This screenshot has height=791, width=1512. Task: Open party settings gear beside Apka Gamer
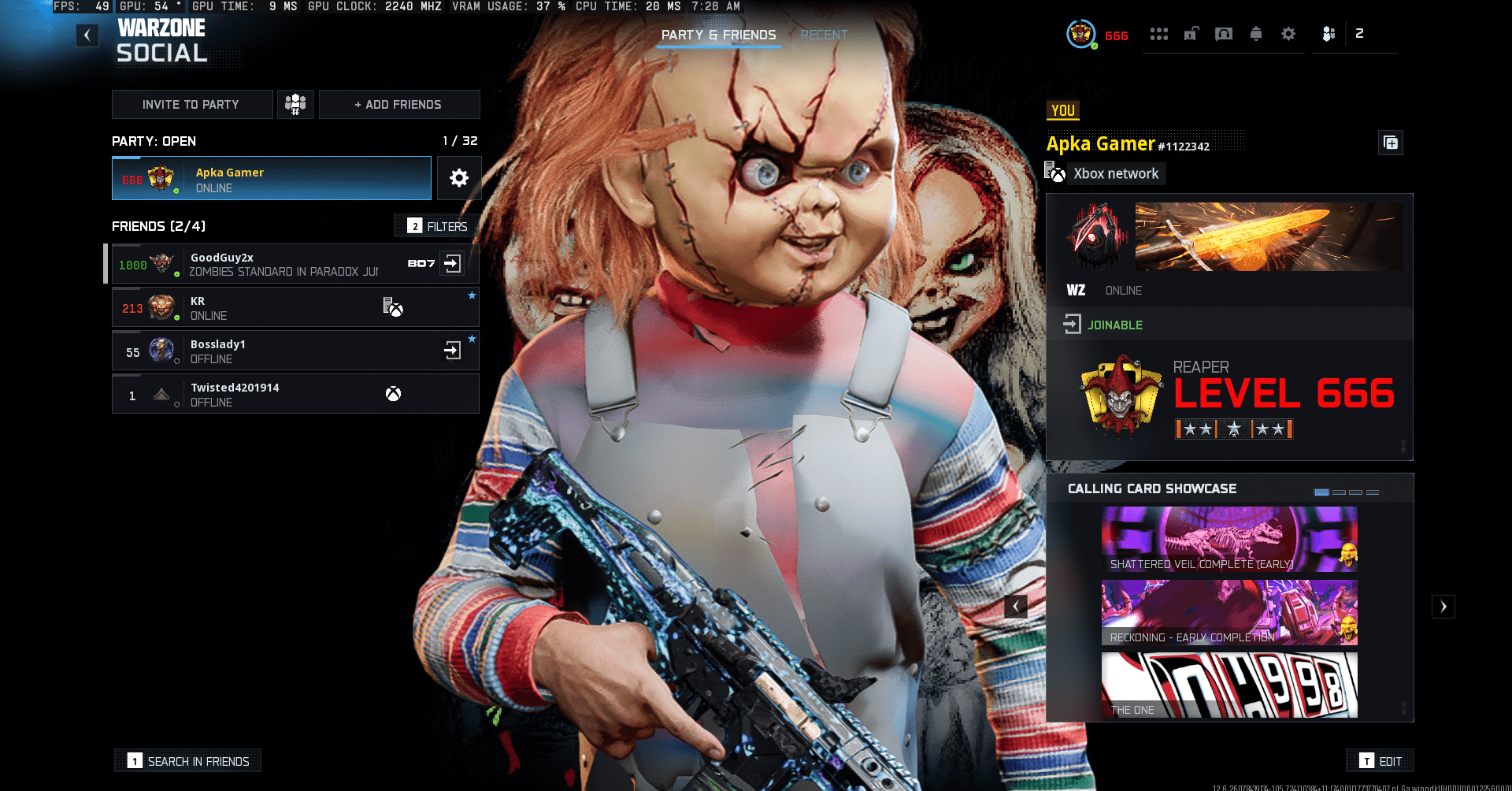click(459, 178)
